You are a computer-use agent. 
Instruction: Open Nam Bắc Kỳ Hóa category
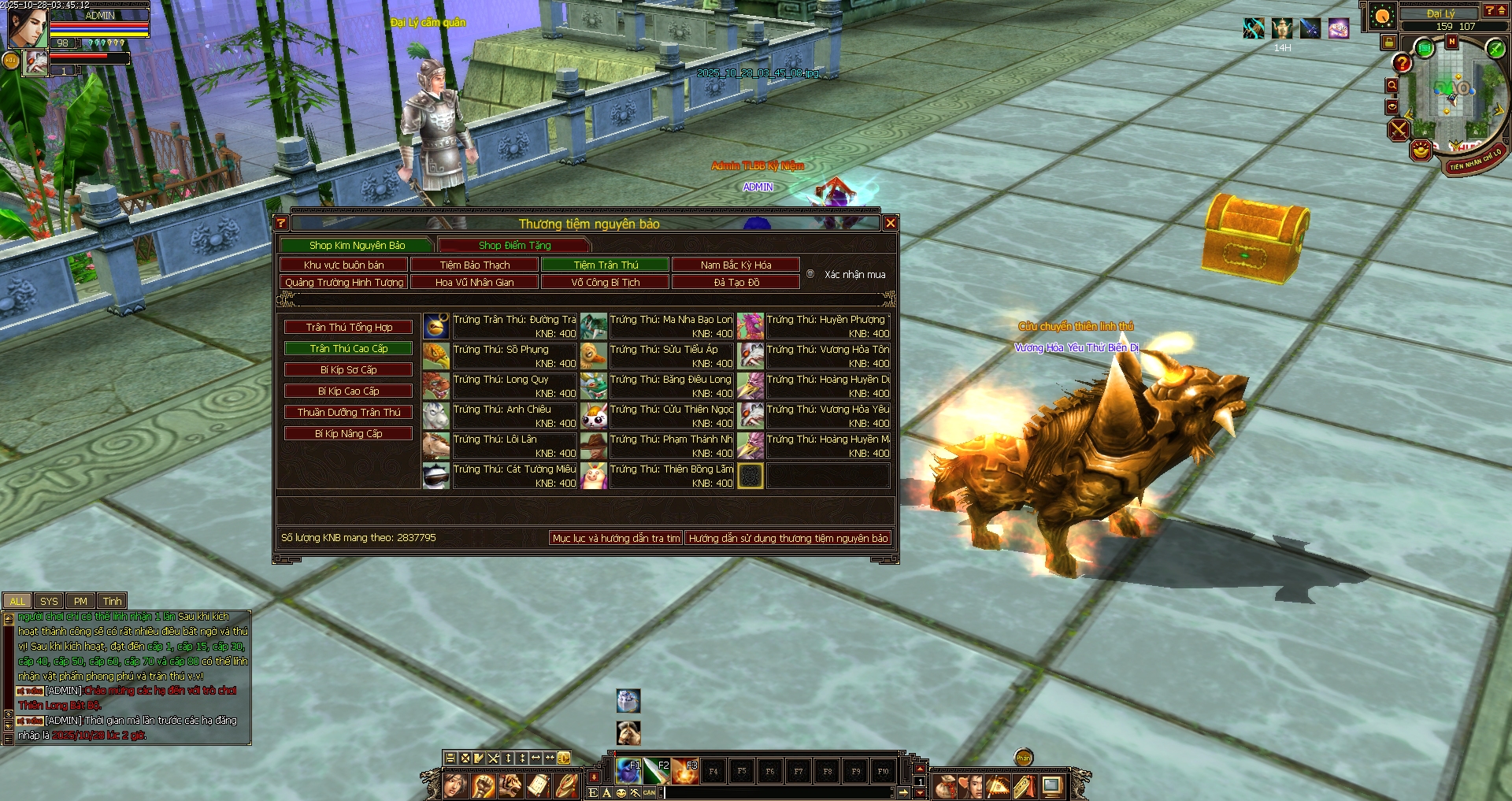coord(736,265)
